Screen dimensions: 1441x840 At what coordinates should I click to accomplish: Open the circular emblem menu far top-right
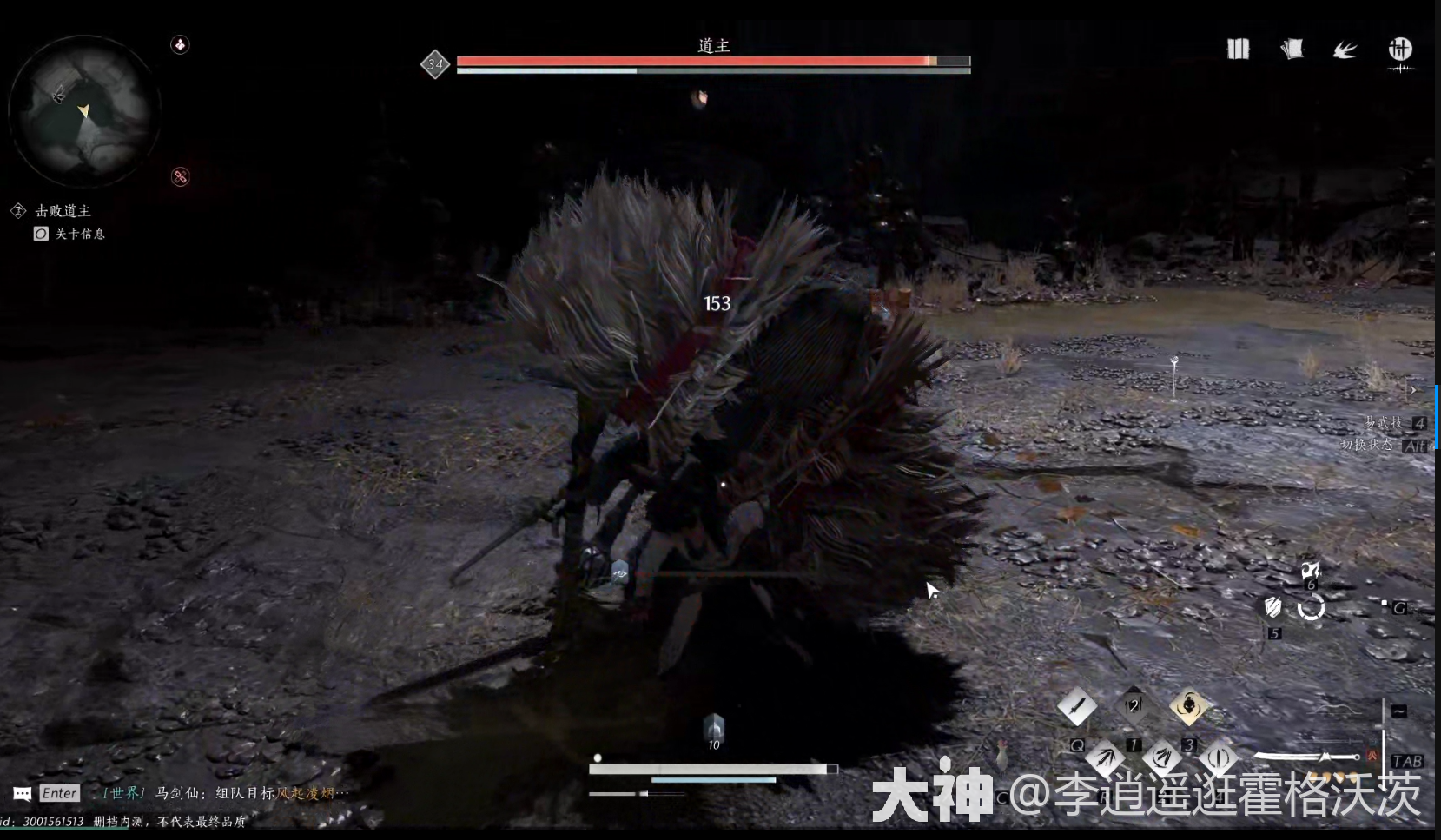[x=1399, y=50]
